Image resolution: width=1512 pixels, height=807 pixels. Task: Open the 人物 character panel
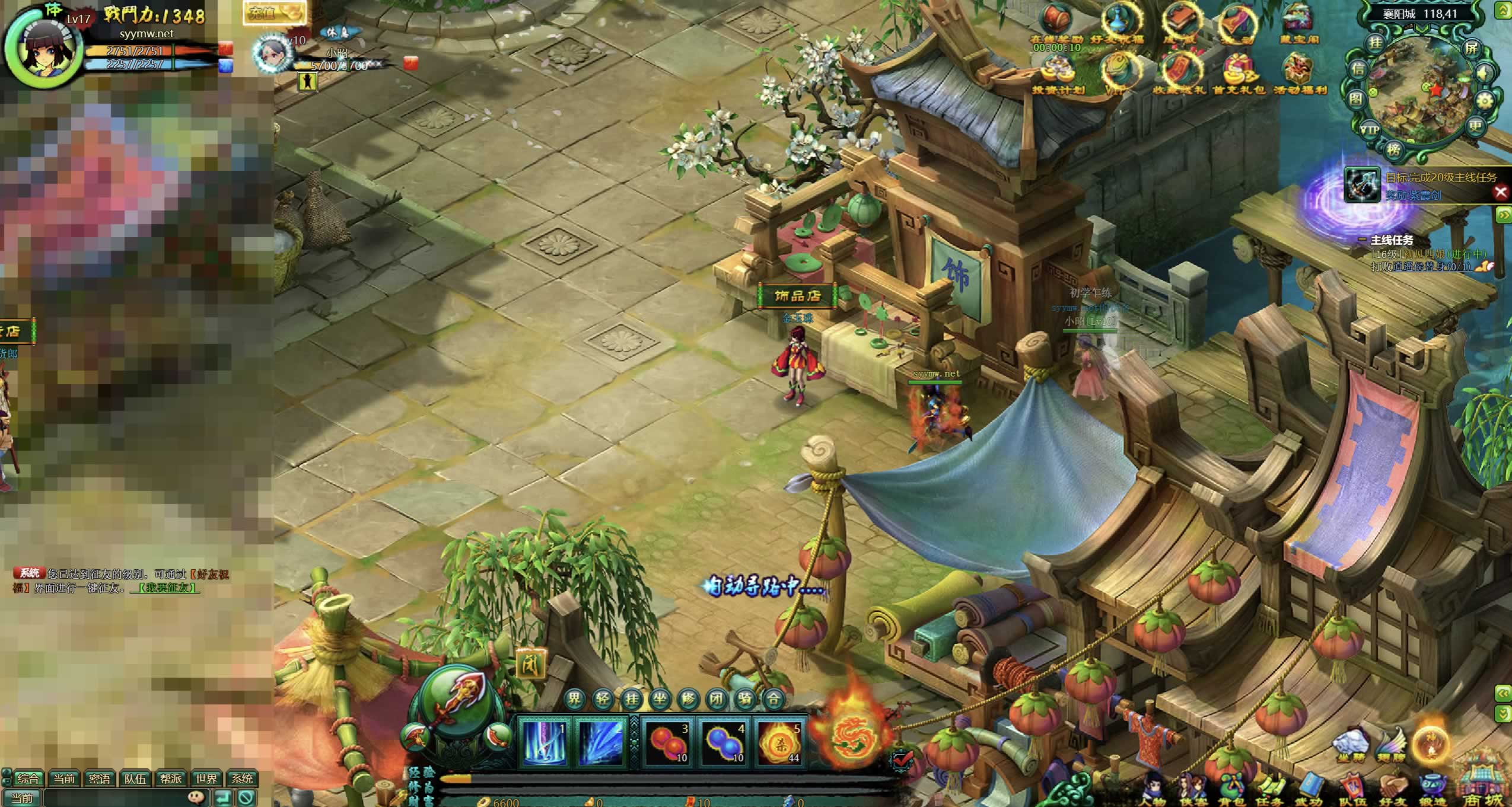point(1153,787)
